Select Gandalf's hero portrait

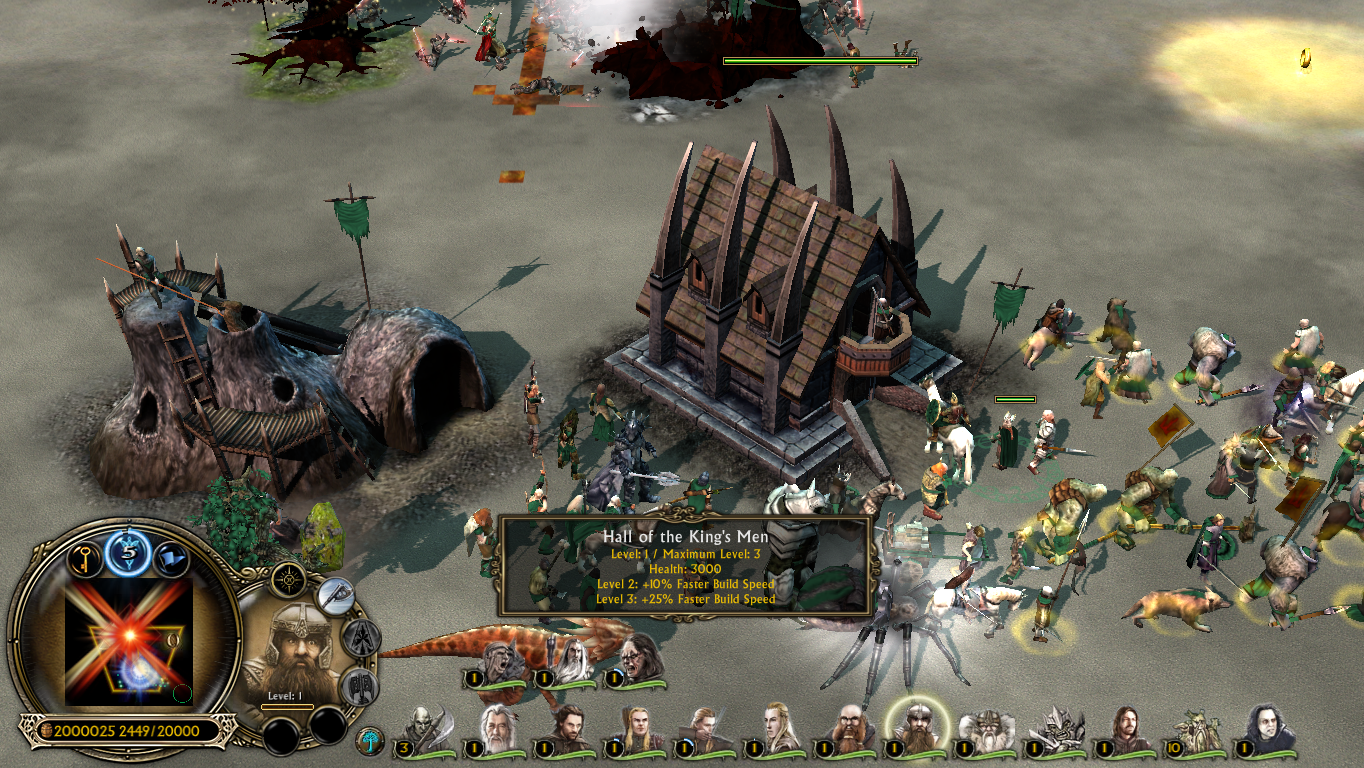496,731
